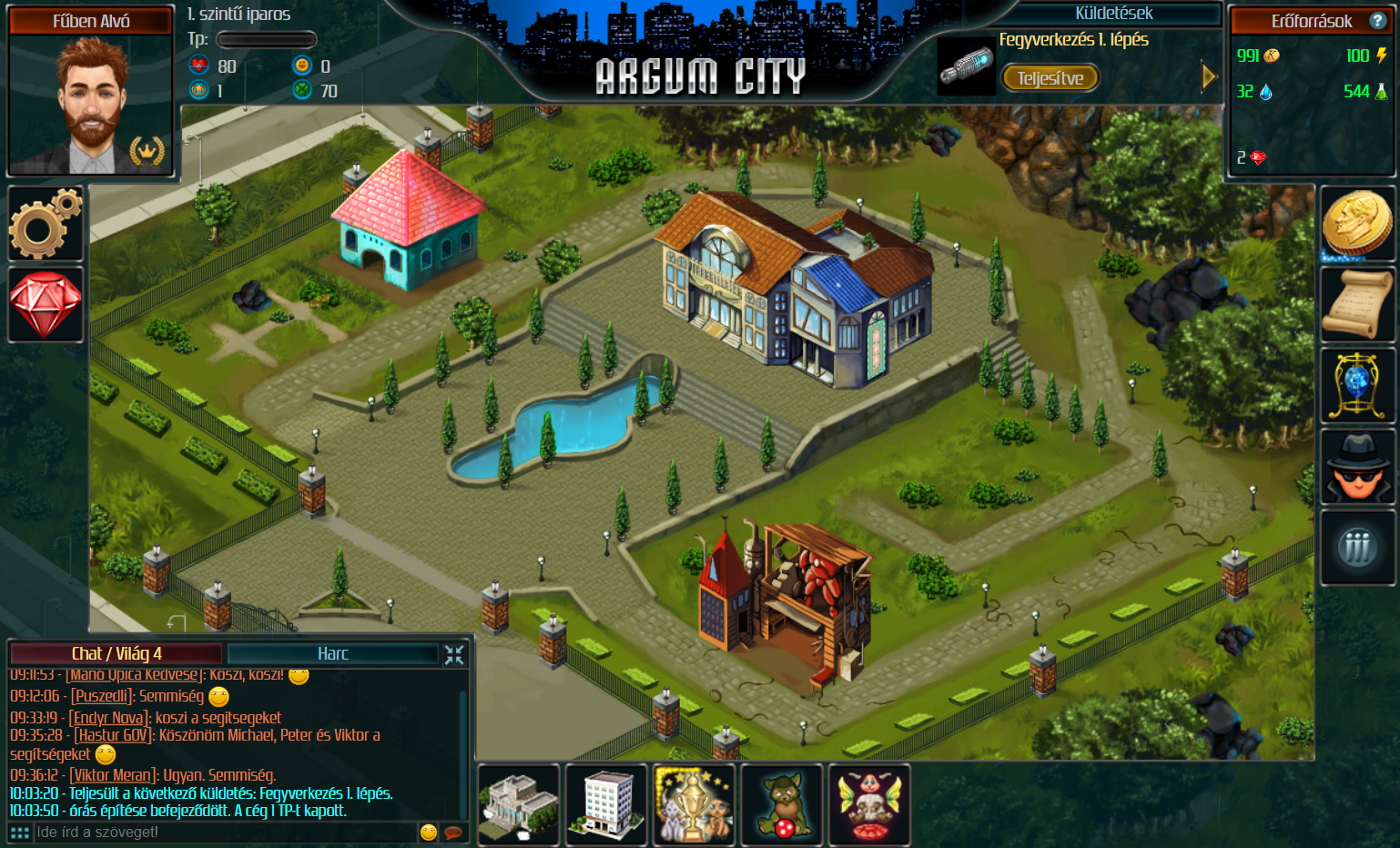Expand the quest panel with the right arrow
The image size is (1400, 848).
(1209, 76)
